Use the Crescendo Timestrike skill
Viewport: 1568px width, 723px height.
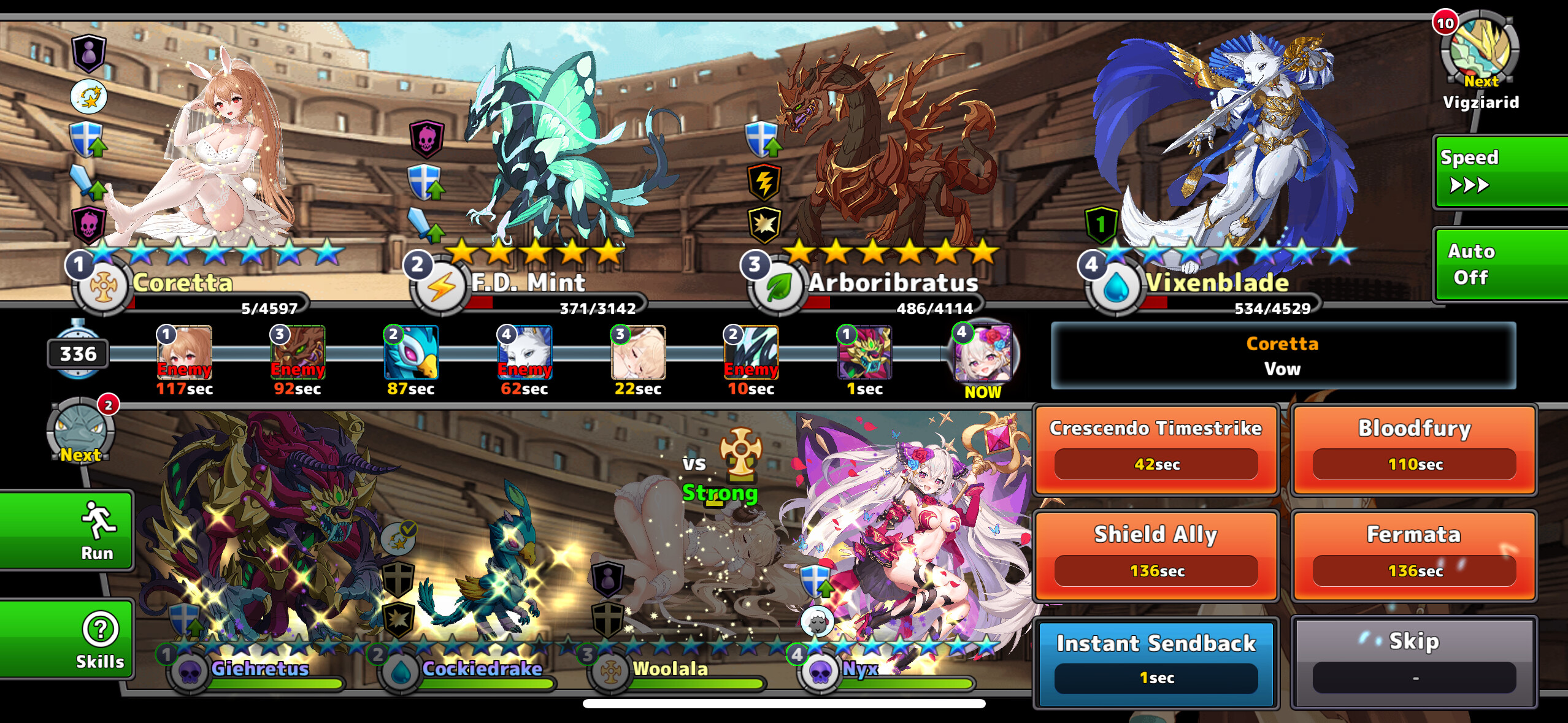tap(1156, 449)
